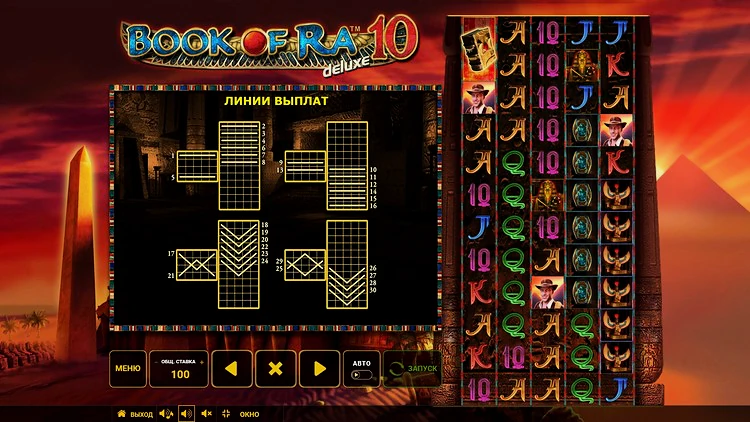This screenshot has height=422, width=750.
Task: Go to the previous paytable page
Action: tap(231, 368)
